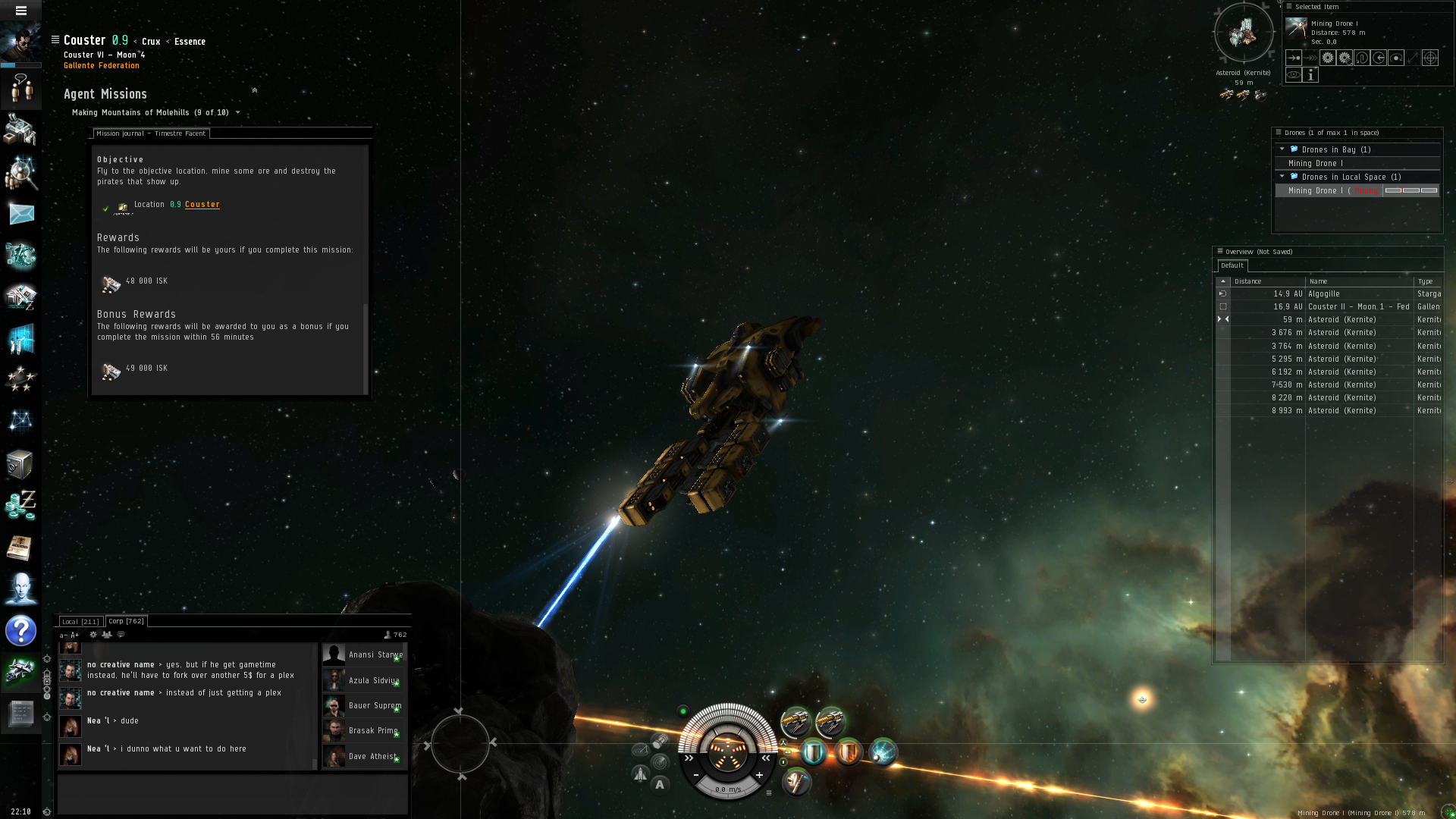
Task: Click the Couster location link in objective
Action: pyautogui.click(x=202, y=205)
